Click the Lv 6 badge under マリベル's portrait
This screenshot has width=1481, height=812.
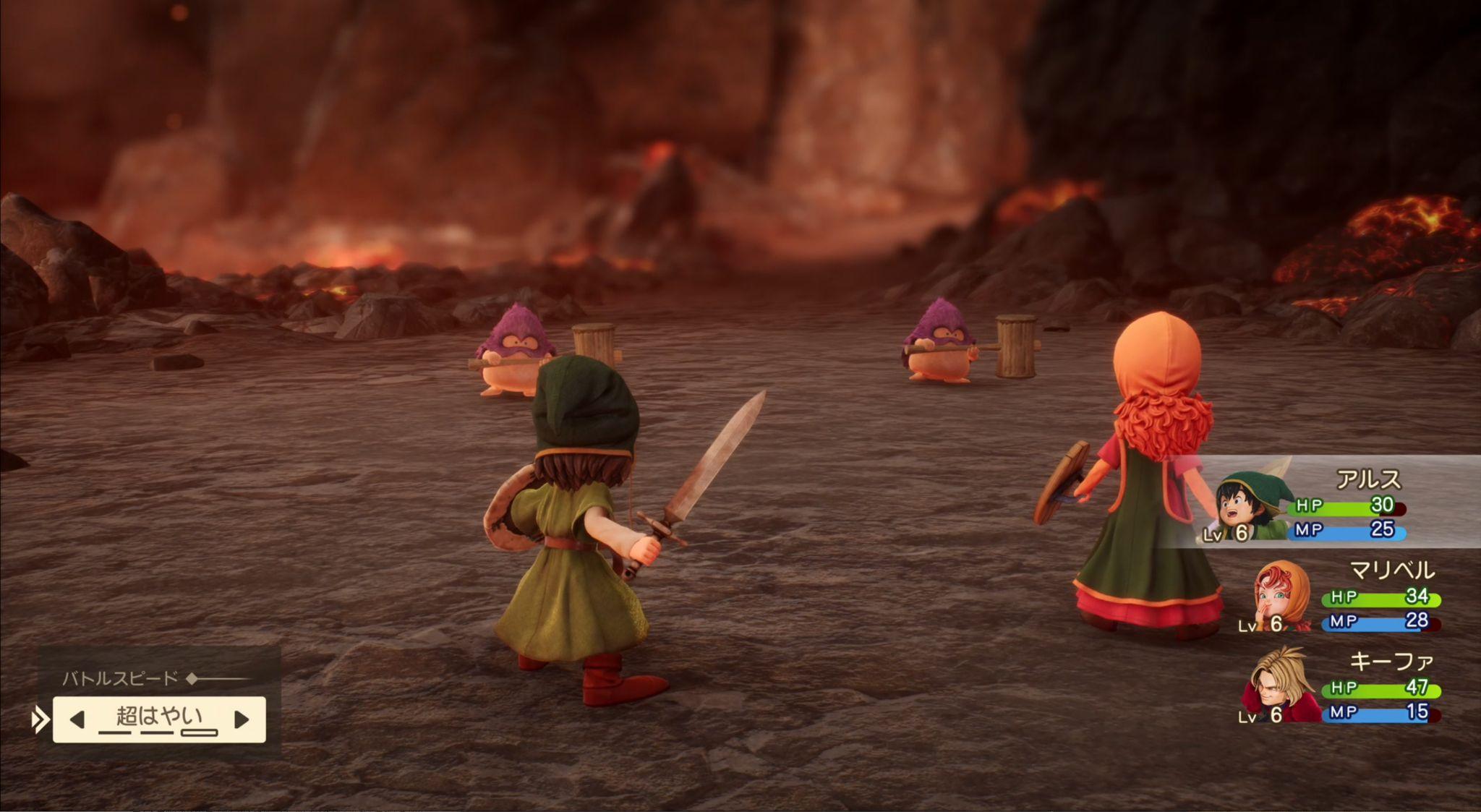tap(1263, 624)
